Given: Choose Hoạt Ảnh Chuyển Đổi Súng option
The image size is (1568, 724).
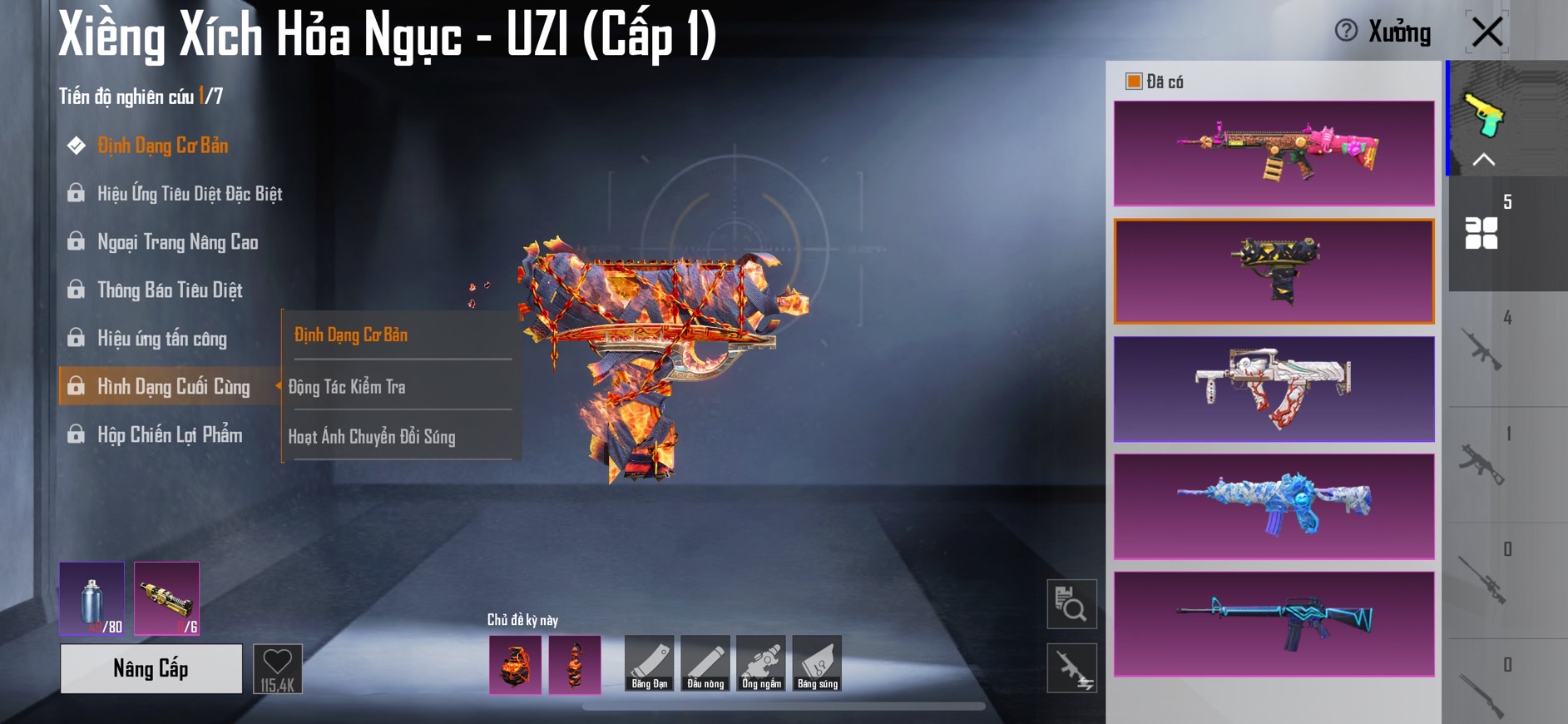Looking at the screenshot, I should point(372,437).
